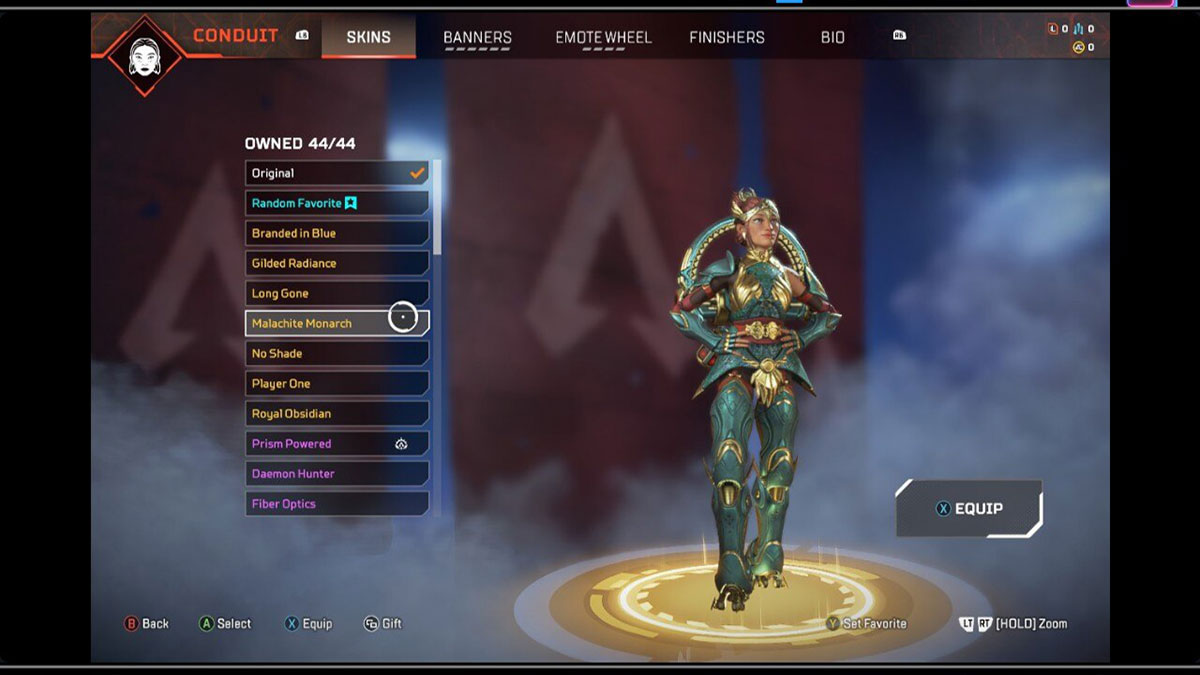Select the Player One skin
This screenshot has width=1200, height=675.
(x=336, y=383)
